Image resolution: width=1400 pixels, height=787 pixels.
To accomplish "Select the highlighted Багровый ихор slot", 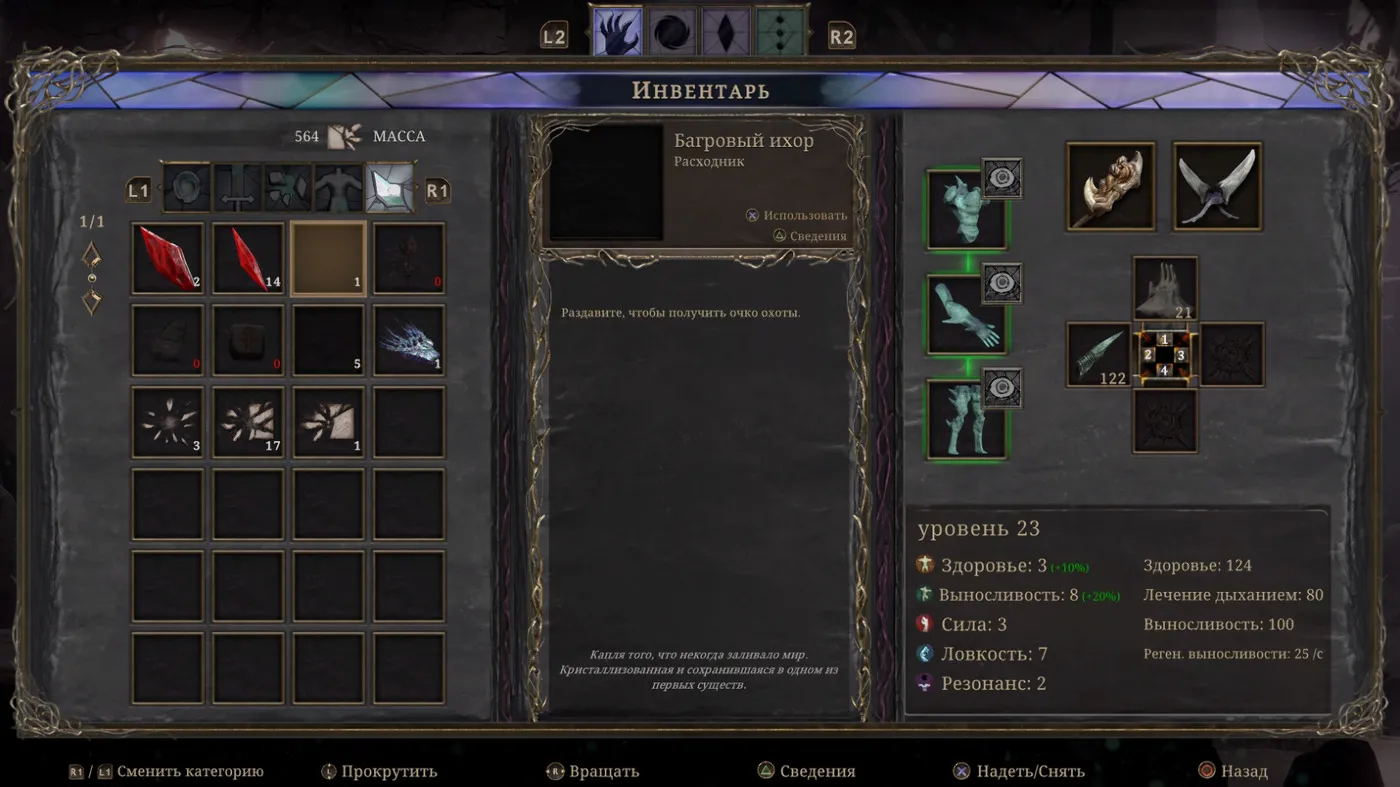I will pyautogui.click(x=328, y=258).
